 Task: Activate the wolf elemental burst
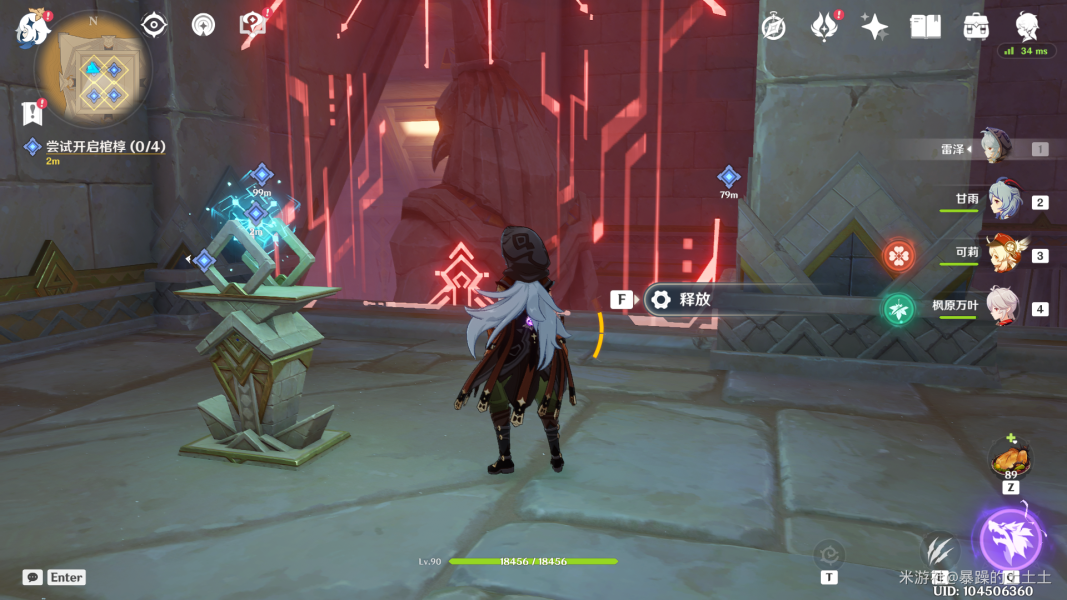coord(1010,539)
